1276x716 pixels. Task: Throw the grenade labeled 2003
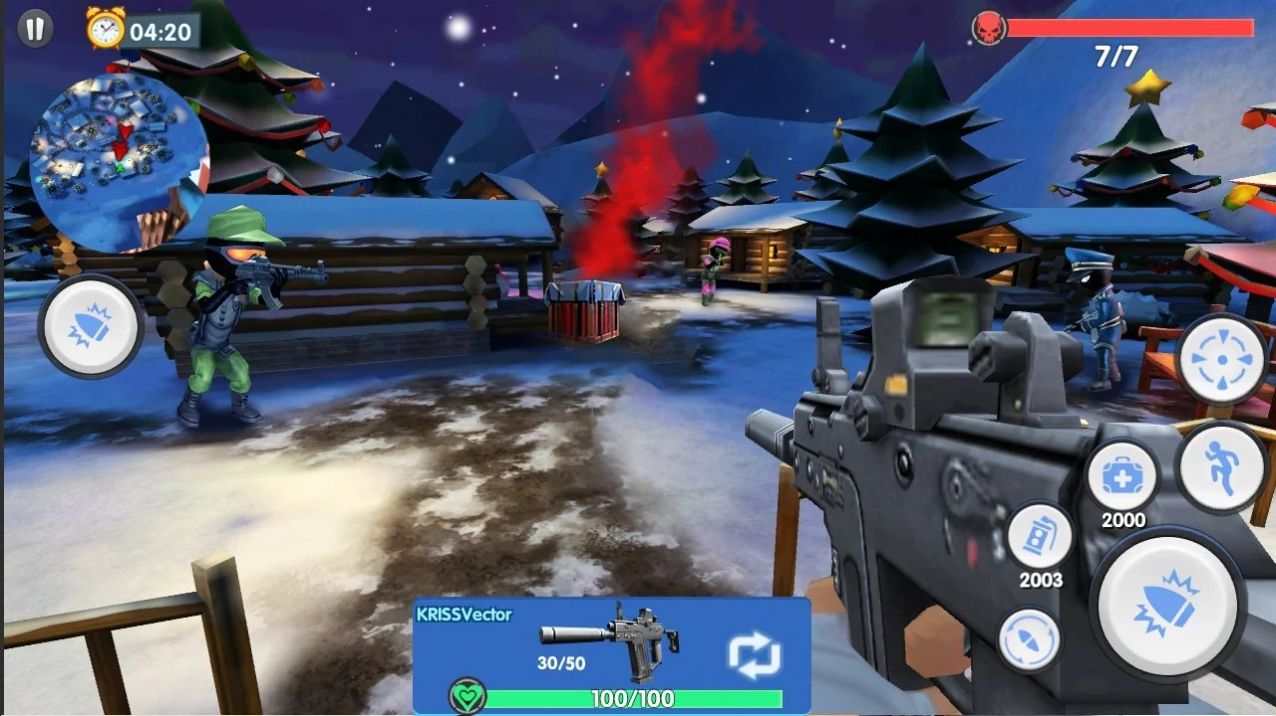click(x=1040, y=538)
